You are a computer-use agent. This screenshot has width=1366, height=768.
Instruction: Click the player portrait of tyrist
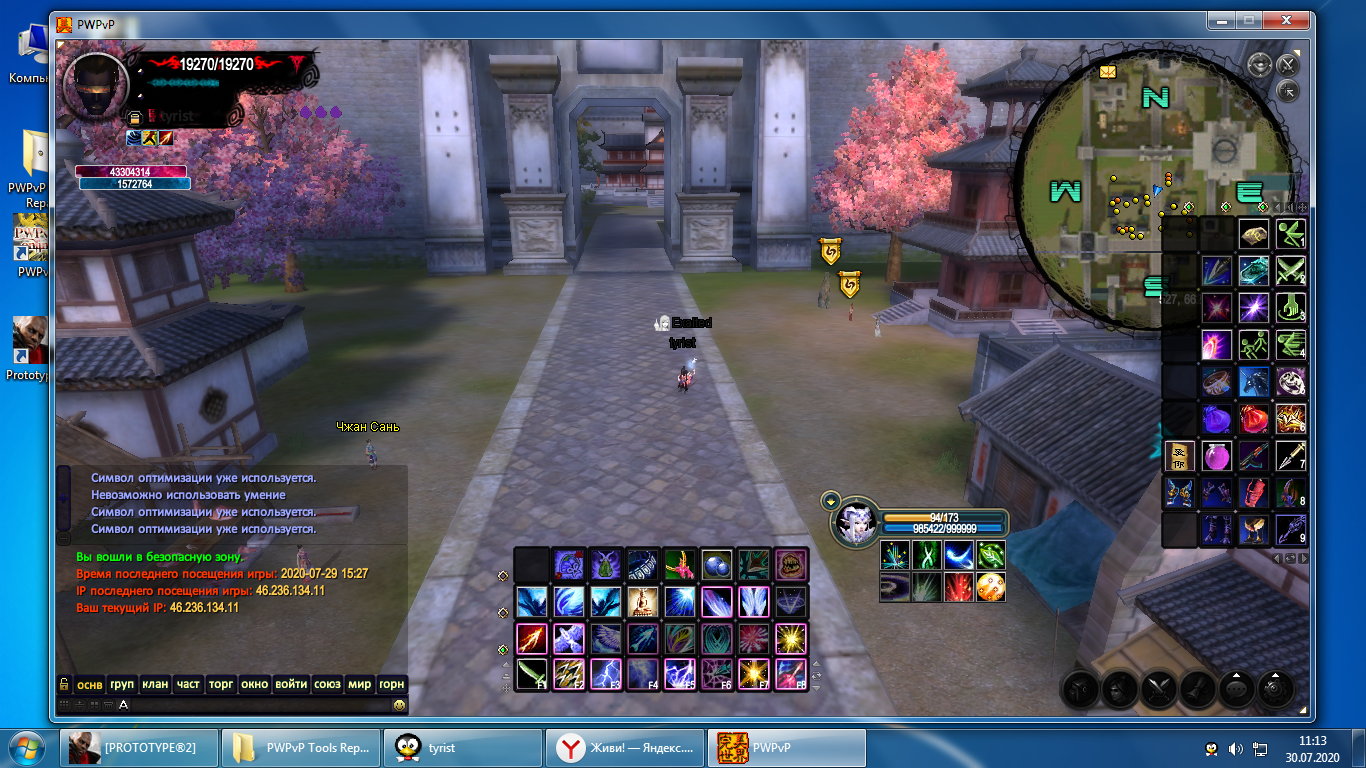(96, 86)
